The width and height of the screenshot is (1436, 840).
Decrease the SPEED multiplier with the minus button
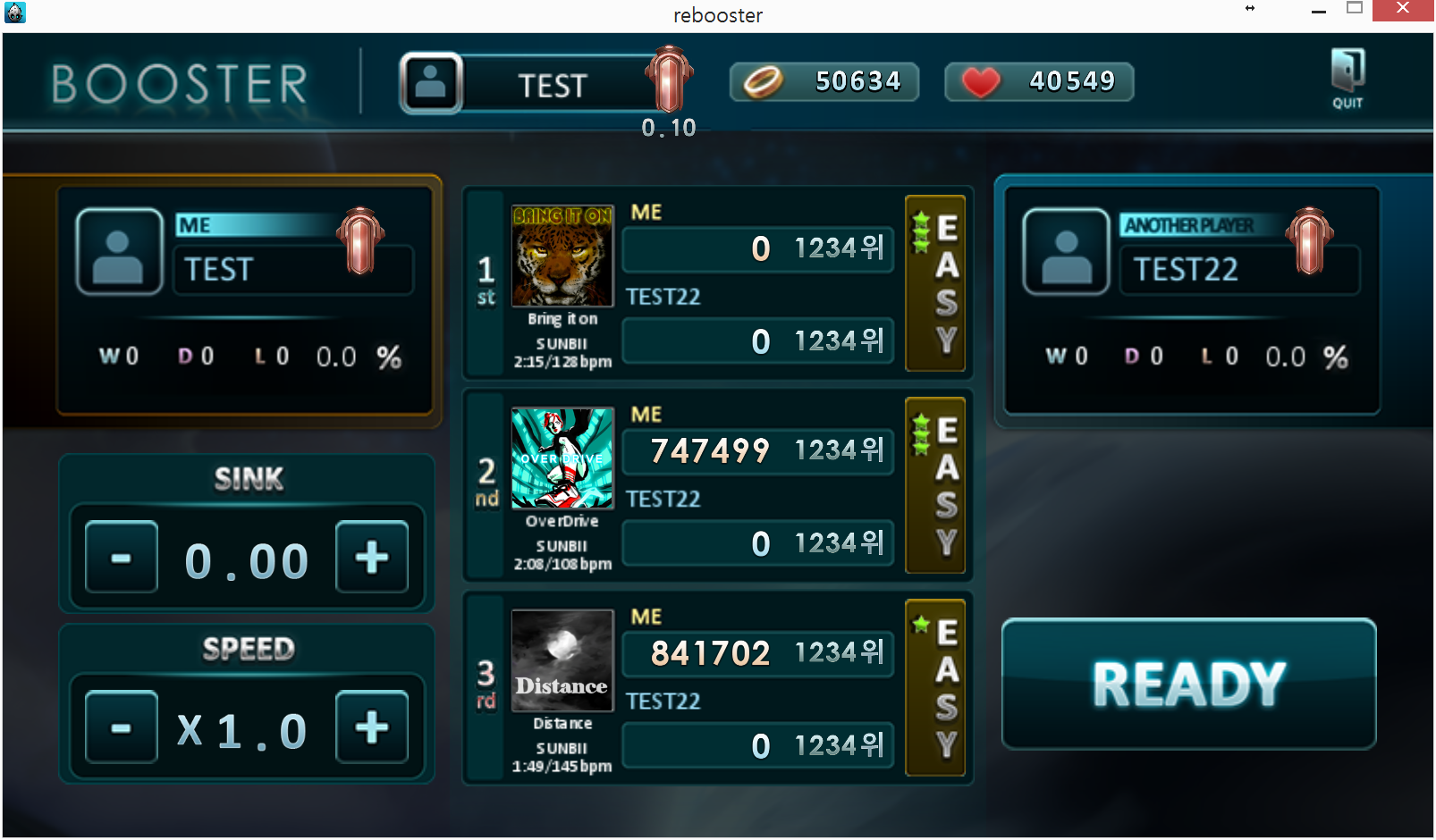pos(121,726)
